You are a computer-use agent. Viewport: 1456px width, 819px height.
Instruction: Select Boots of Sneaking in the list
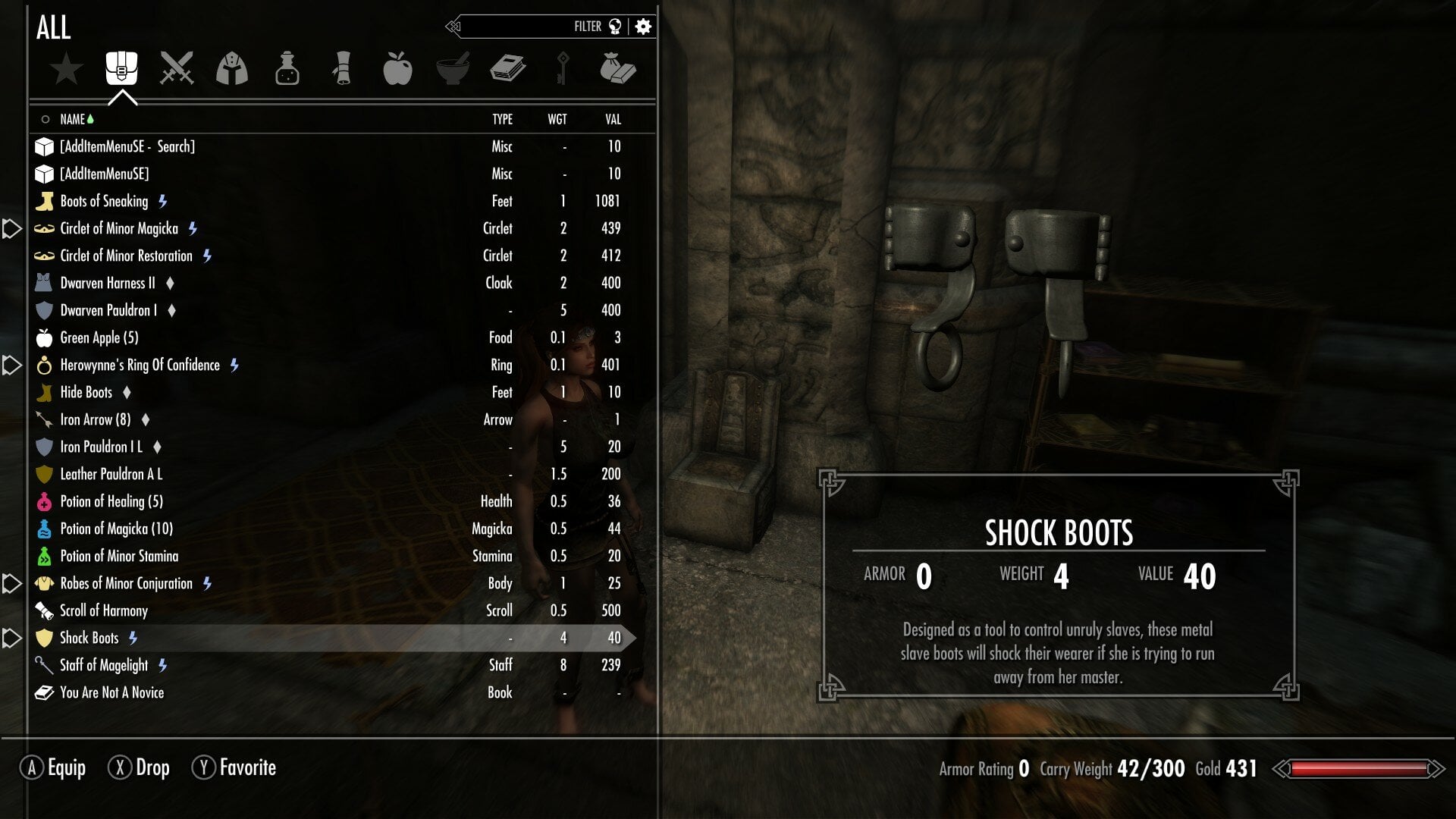coord(104,201)
